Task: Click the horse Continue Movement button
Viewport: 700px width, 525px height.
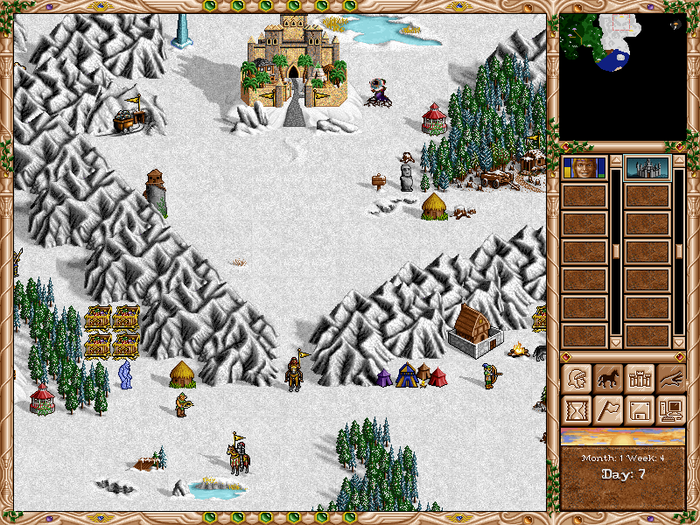Action: coord(608,378)
